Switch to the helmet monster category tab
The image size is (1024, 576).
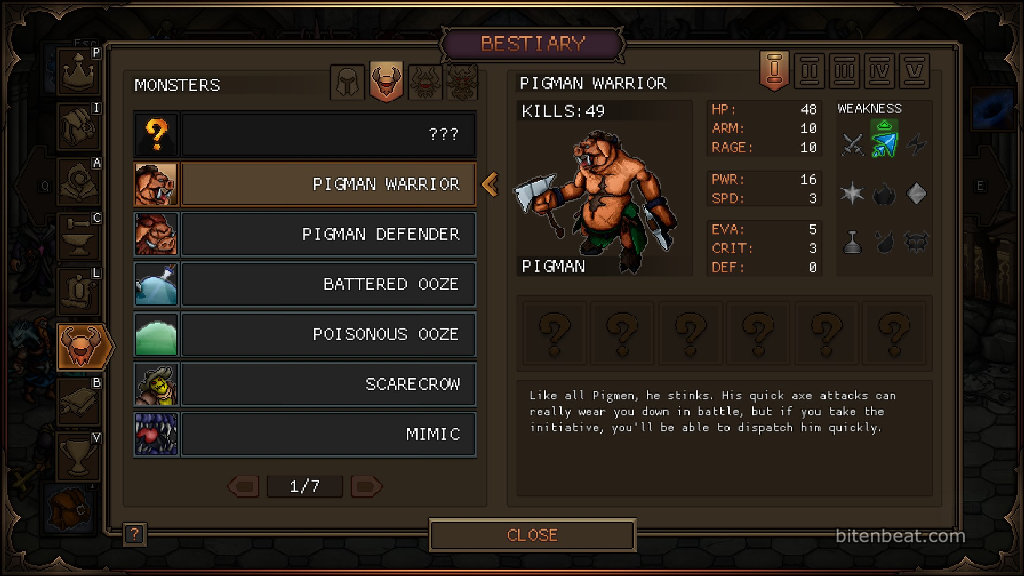[x=348, y=82]
